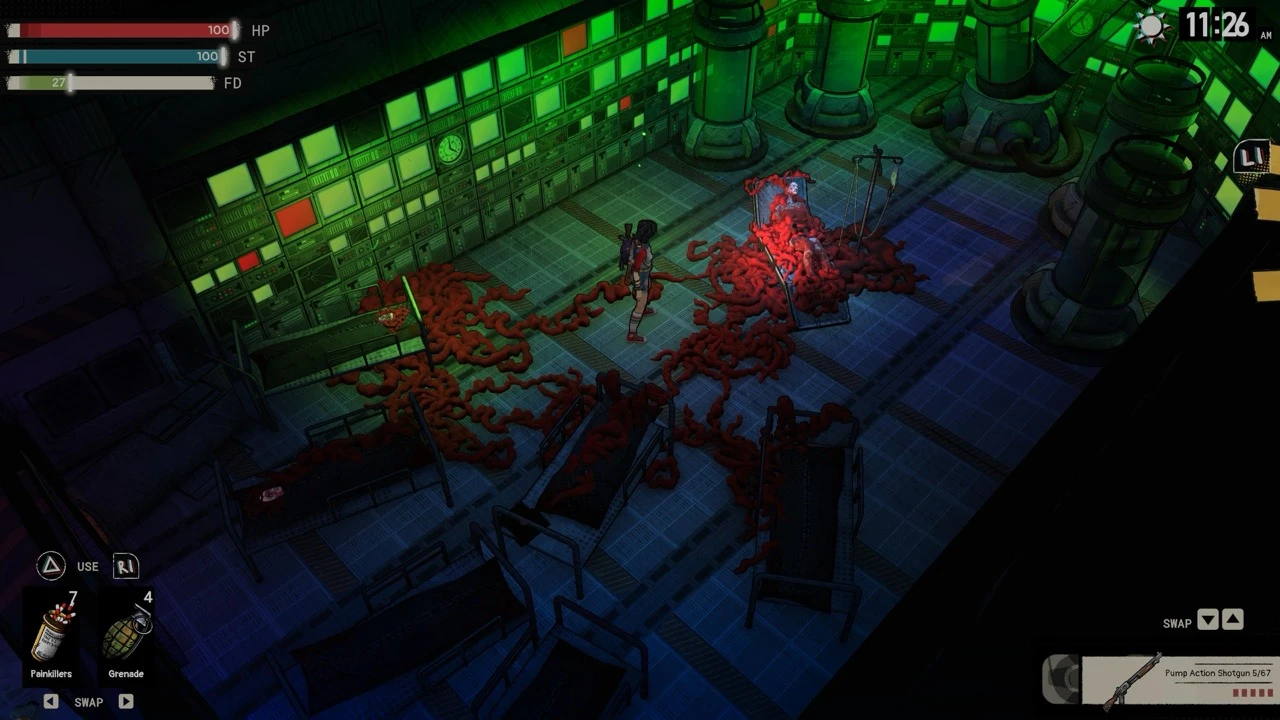Screen dimensions: 1280x720
Task: Select the Painkillers item slot
Action: (x=51, y=638)
